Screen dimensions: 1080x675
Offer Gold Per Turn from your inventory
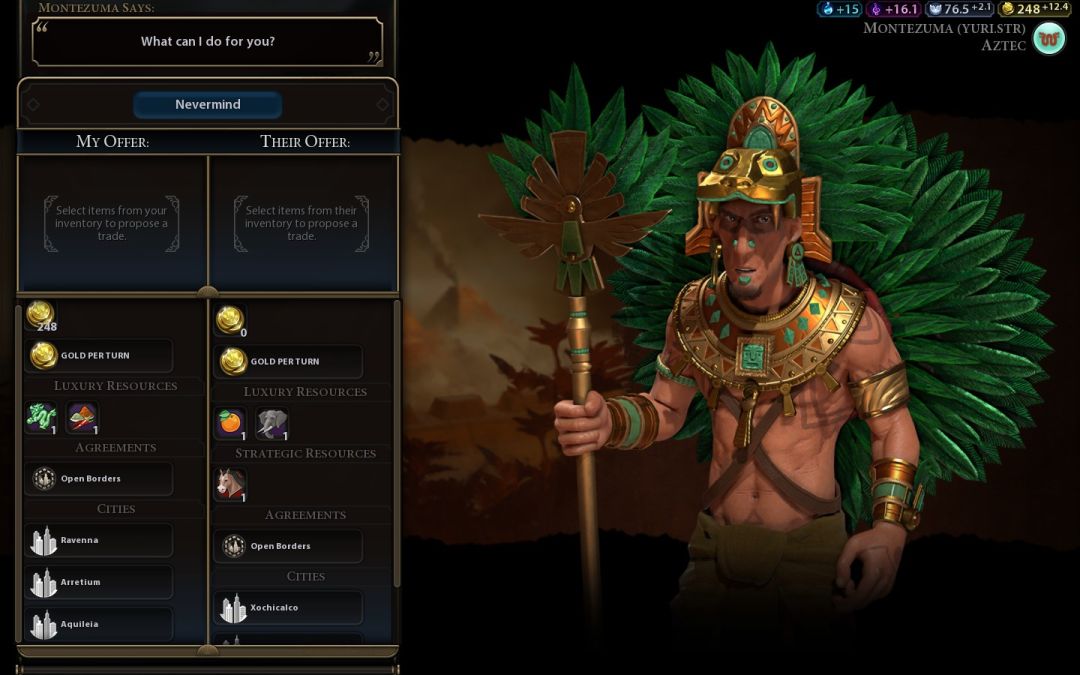[x=98, y=355]
